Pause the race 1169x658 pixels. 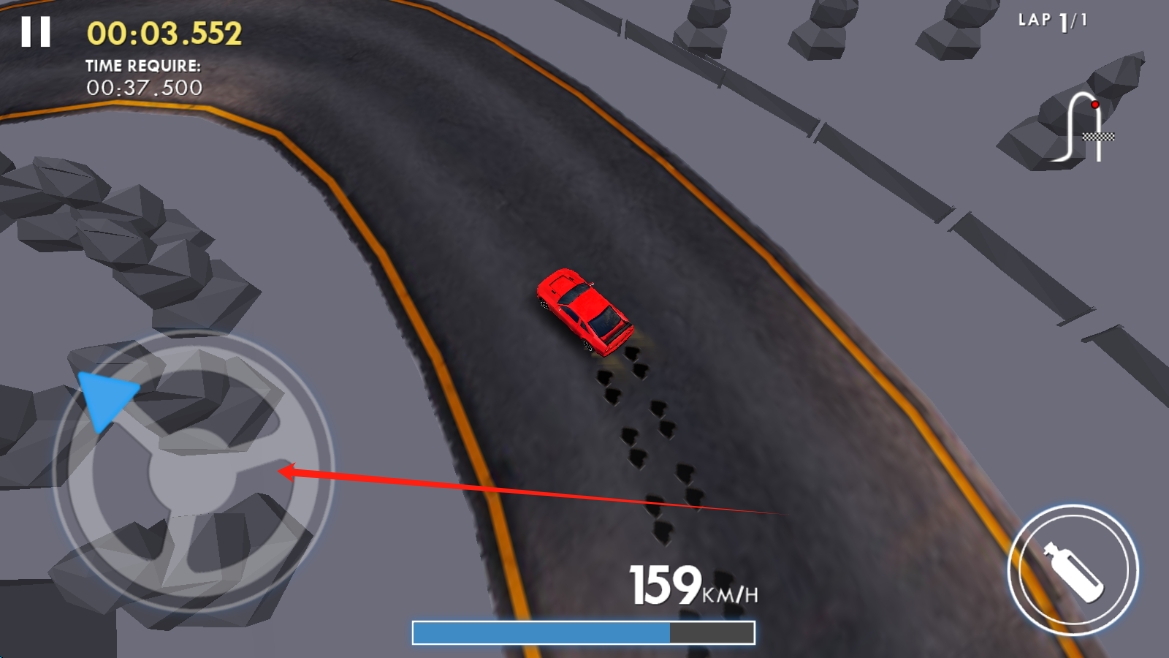tap(36, 32)
